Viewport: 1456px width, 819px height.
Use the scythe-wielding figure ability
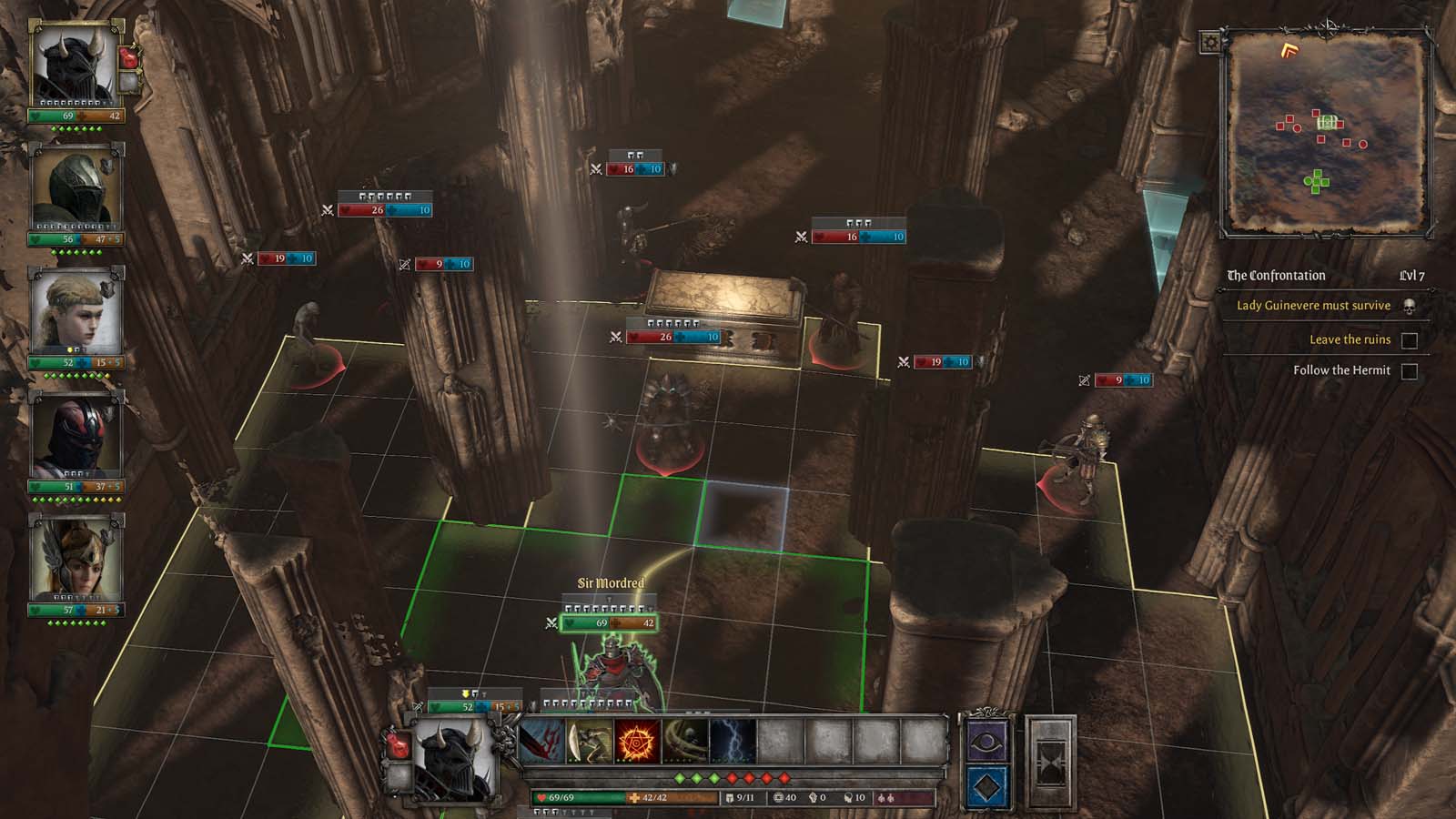coord(590,742)
